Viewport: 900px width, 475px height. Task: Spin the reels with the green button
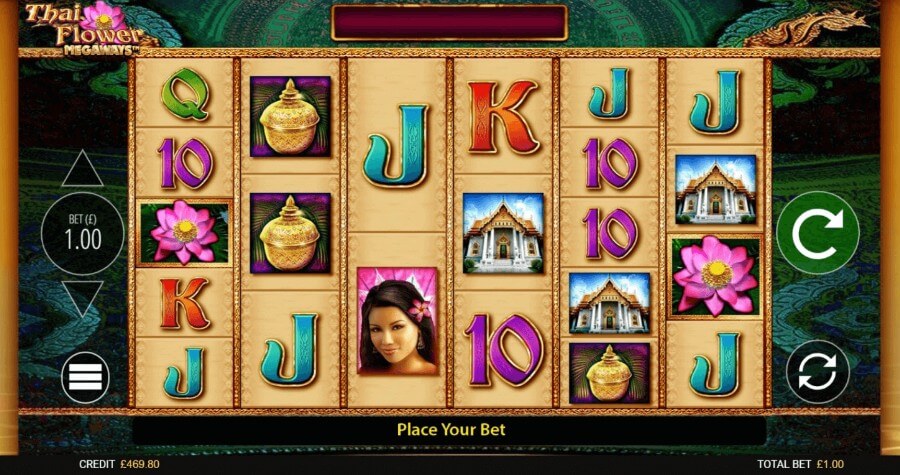coord(817,232)
